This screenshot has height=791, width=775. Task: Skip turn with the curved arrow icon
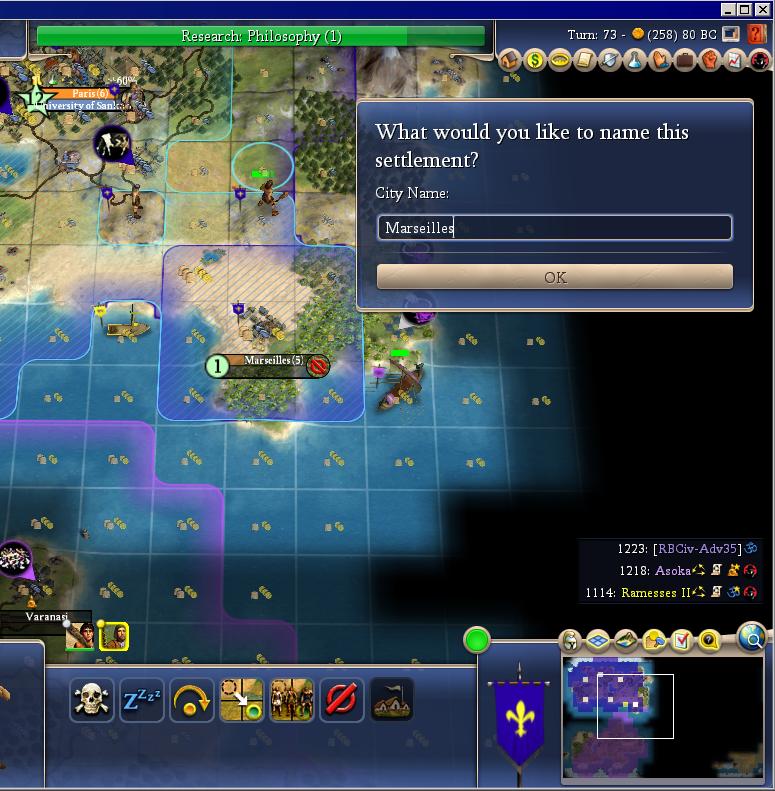[192, 700]
